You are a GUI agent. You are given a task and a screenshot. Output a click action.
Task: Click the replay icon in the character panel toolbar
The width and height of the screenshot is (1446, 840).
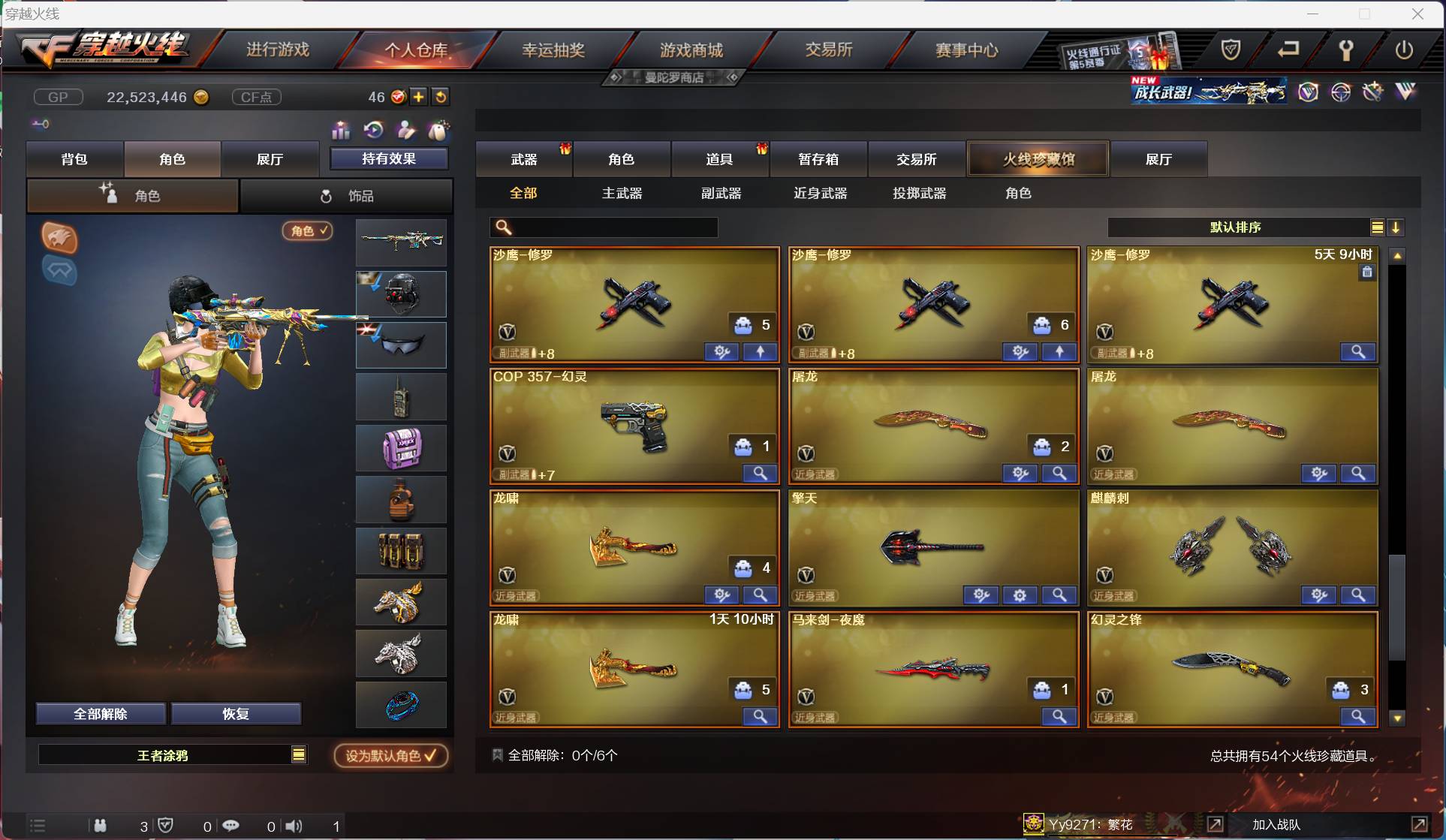coord(374,130)
